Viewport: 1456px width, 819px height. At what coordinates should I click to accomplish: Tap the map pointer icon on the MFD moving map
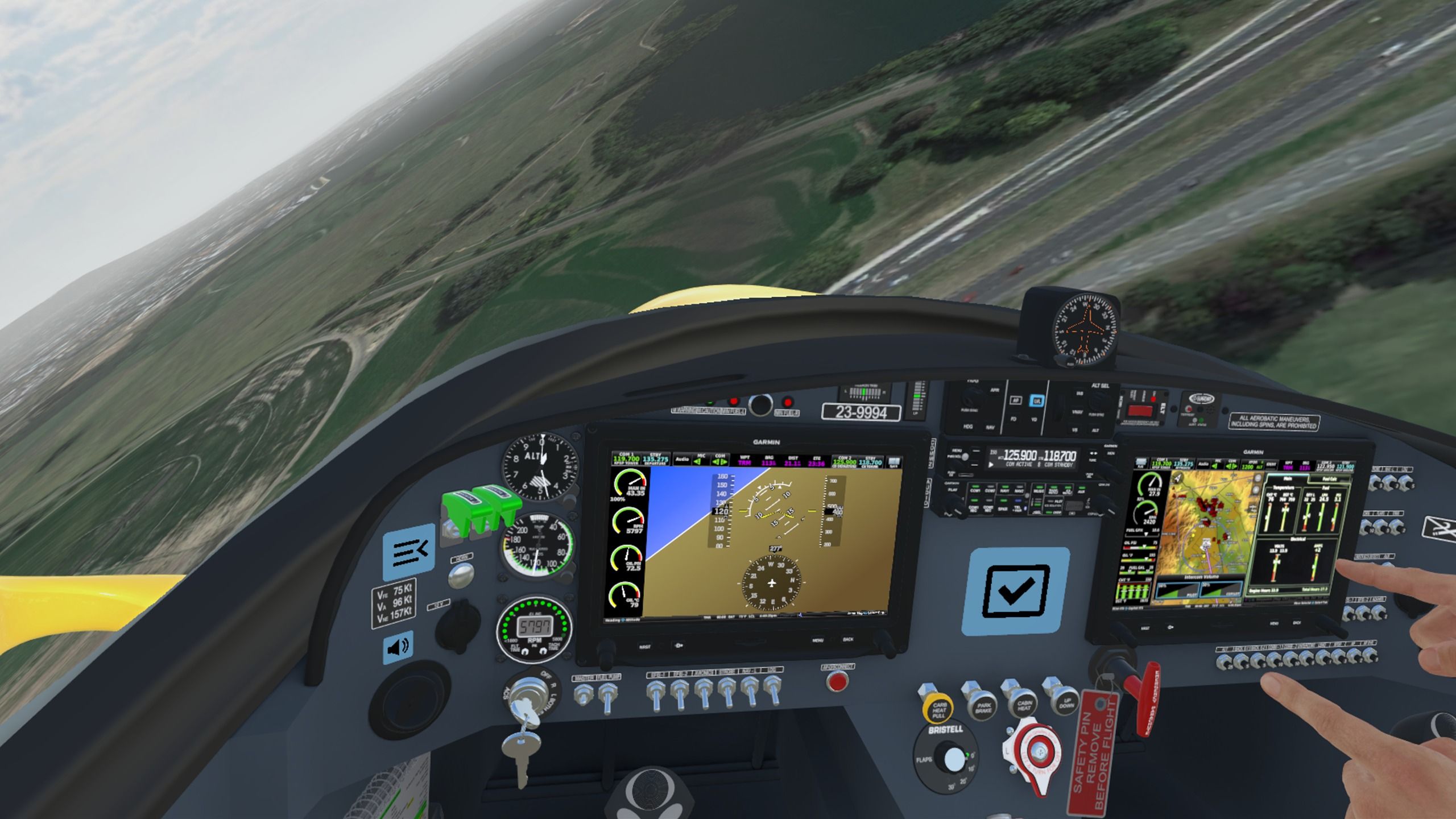[x=1177, y=478]
